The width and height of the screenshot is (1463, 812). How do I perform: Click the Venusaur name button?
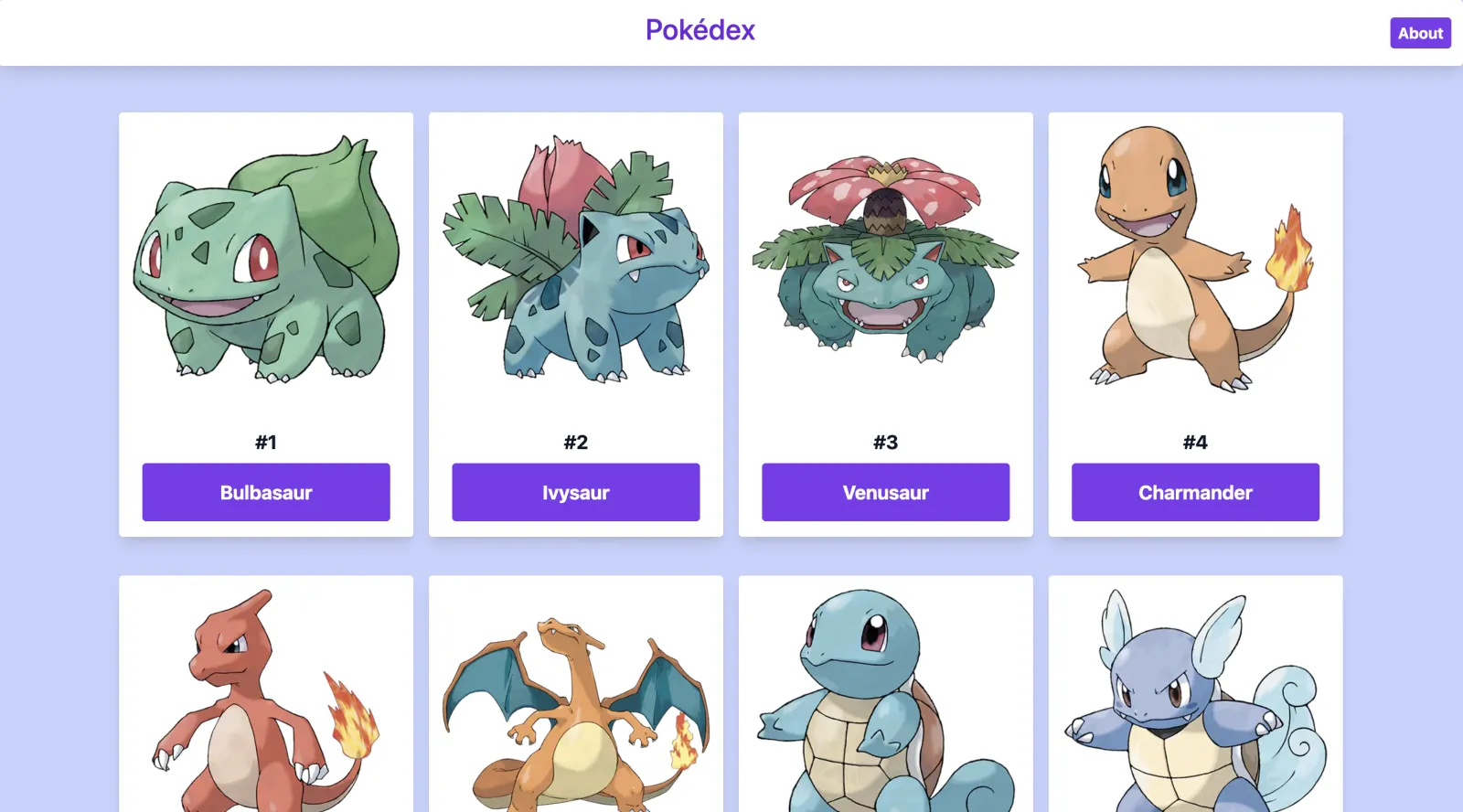click(884, 492)
